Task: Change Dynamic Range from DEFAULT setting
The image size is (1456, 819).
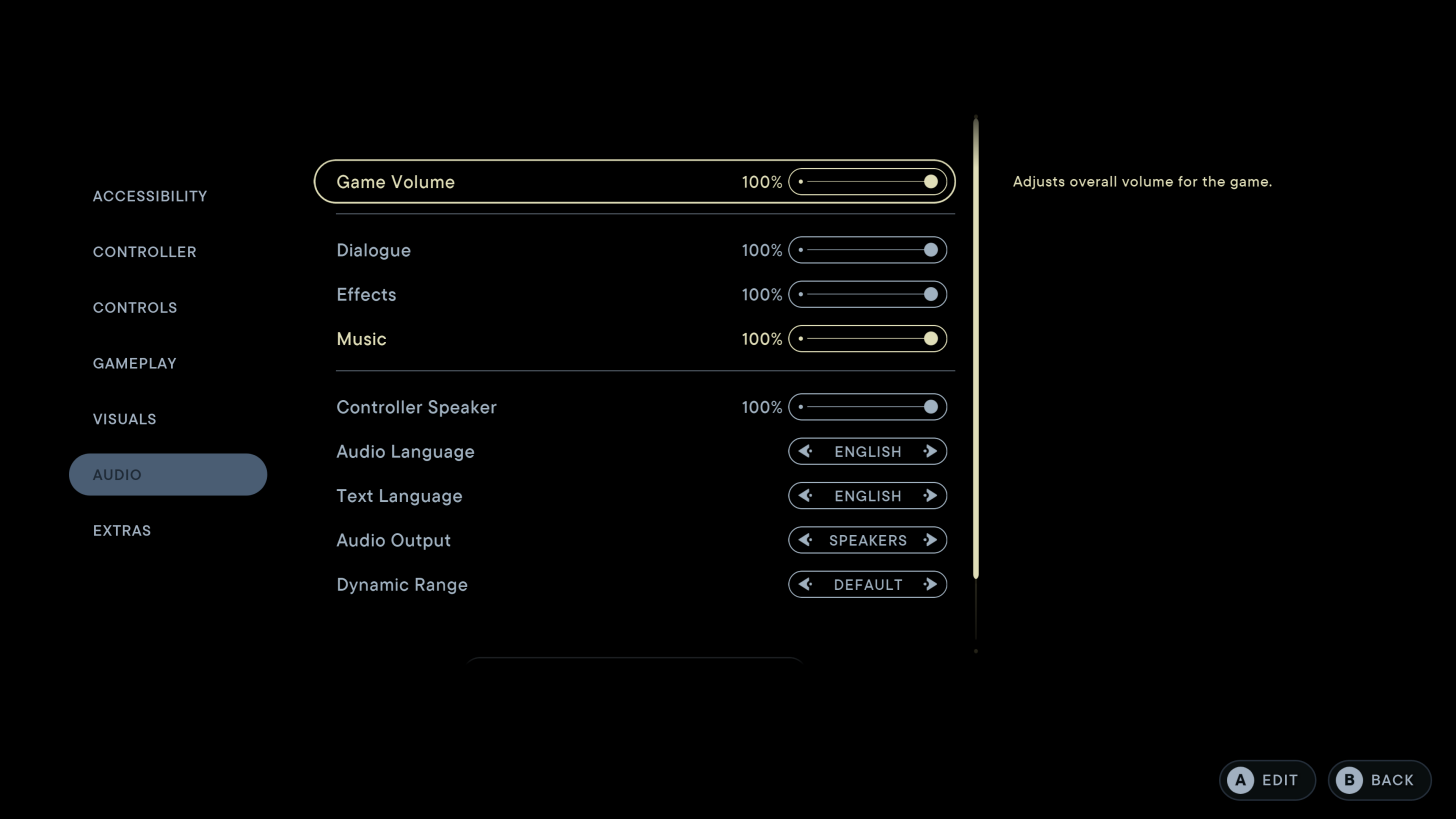Action: click(930, 584)
